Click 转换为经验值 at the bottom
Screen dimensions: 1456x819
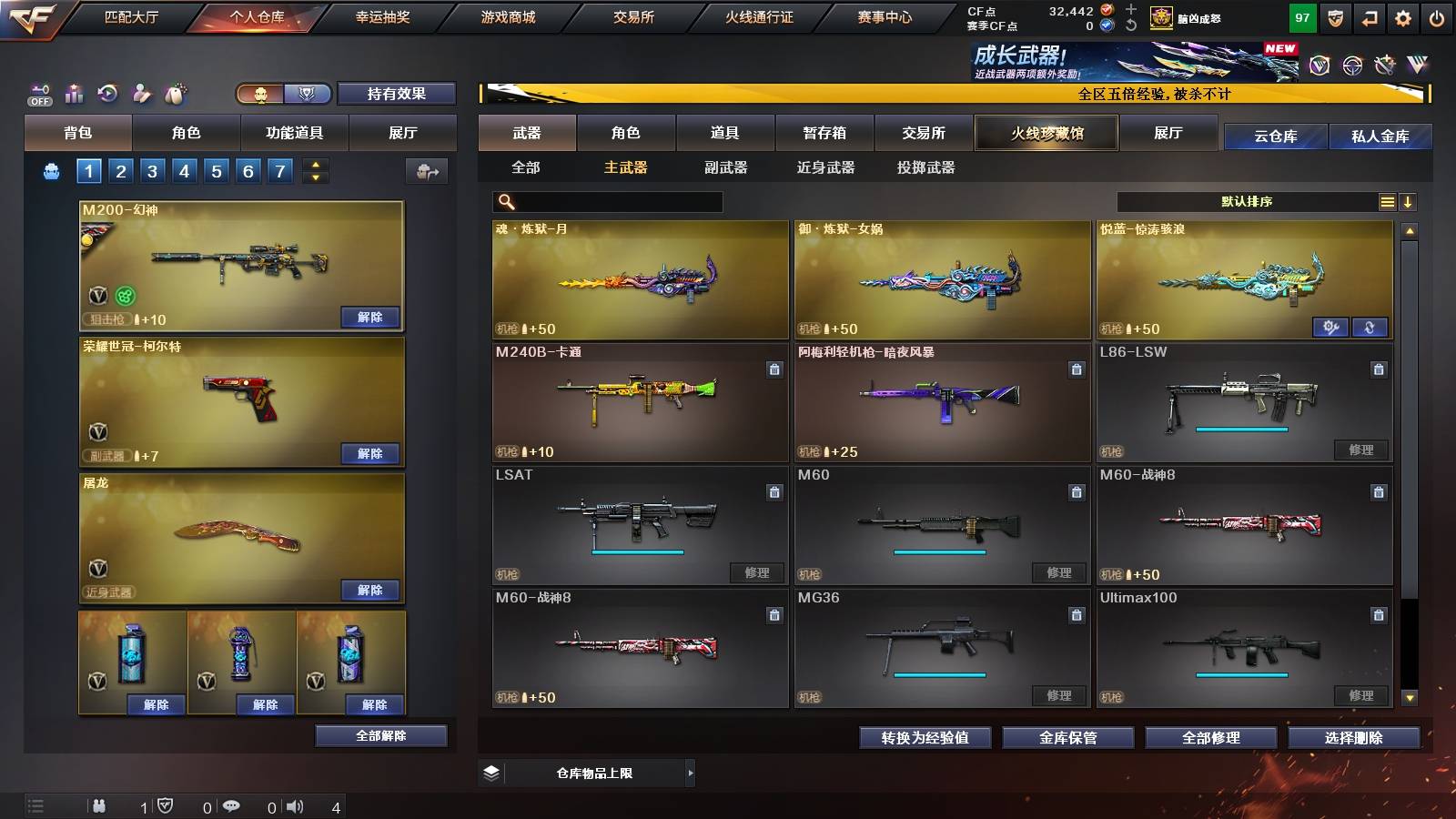click(x=926, y=738)
